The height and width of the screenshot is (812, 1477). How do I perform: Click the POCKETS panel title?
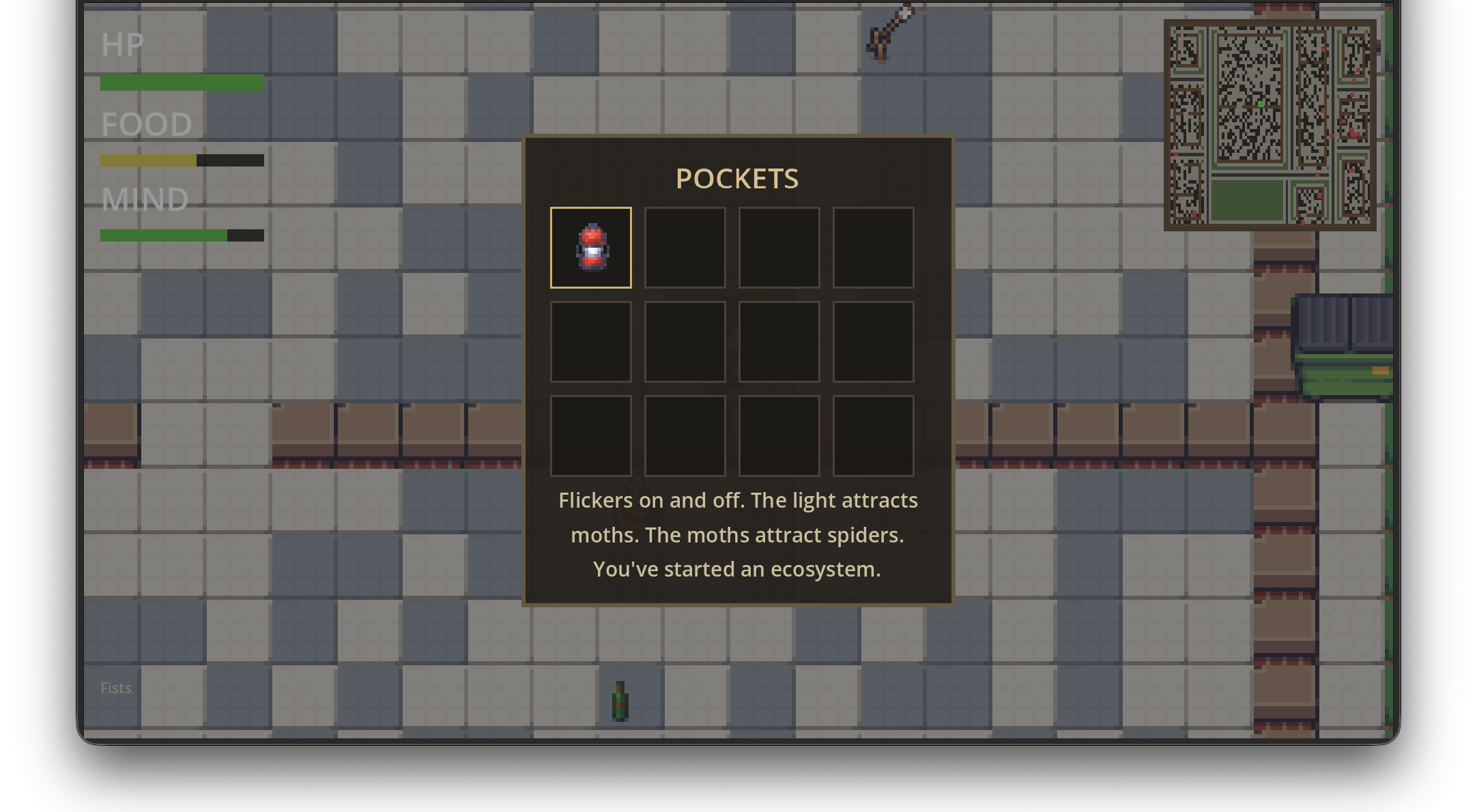tap(737, 179)
